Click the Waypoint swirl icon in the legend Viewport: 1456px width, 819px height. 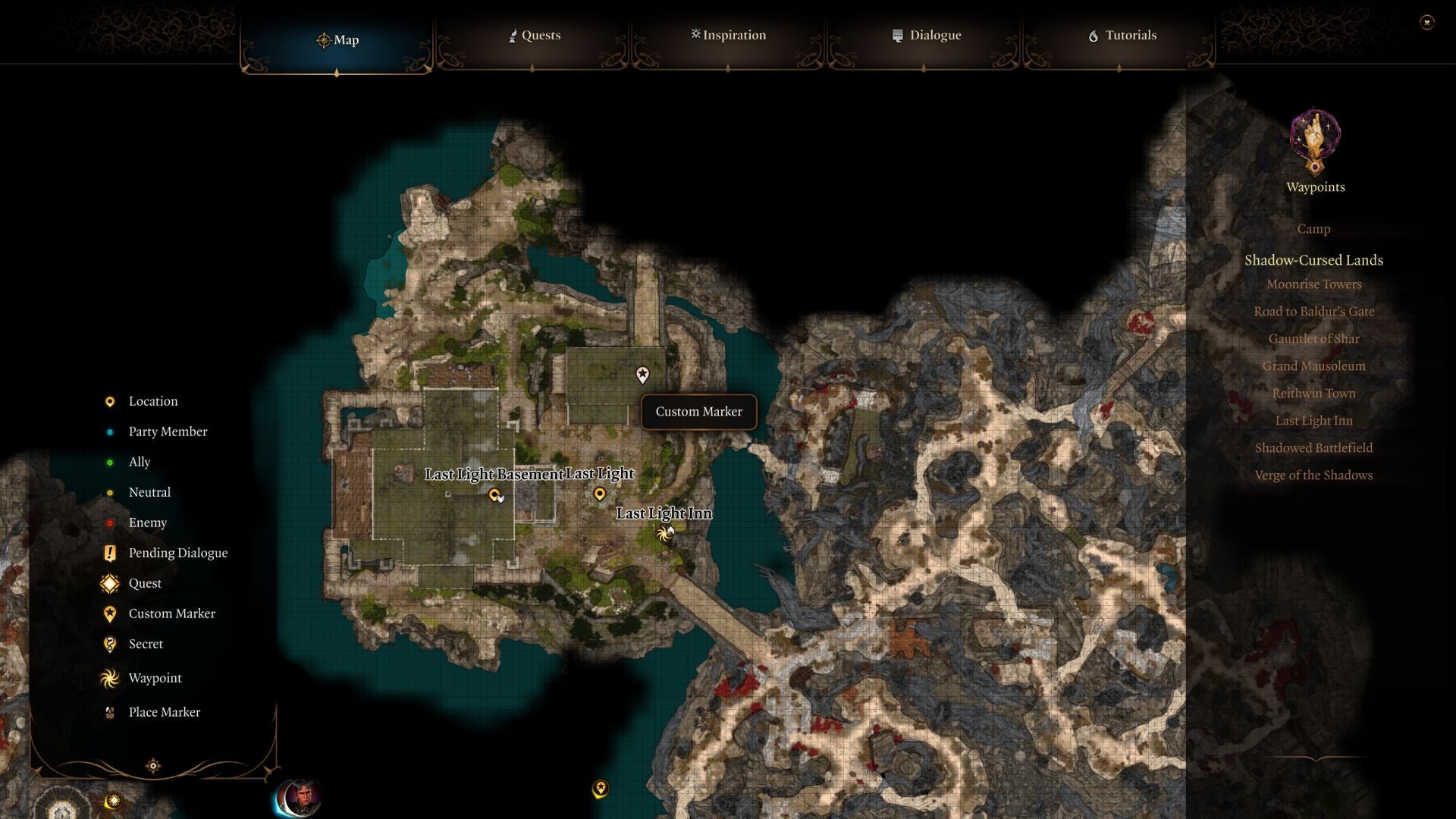[x=109, y=678]
